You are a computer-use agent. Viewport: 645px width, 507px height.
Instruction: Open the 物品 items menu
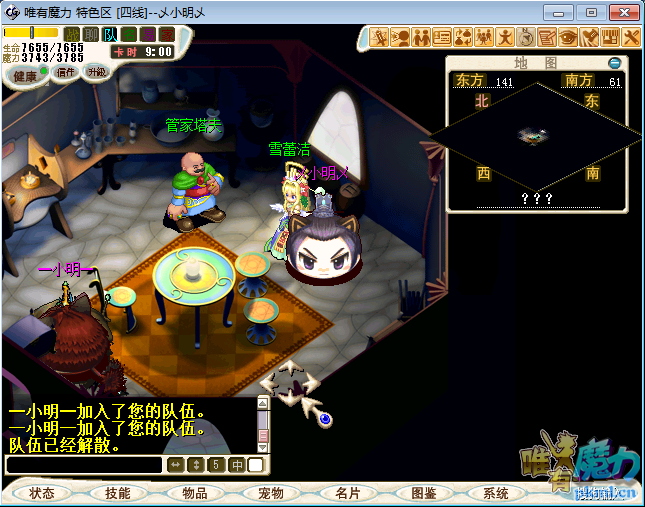tap(195, 493)
